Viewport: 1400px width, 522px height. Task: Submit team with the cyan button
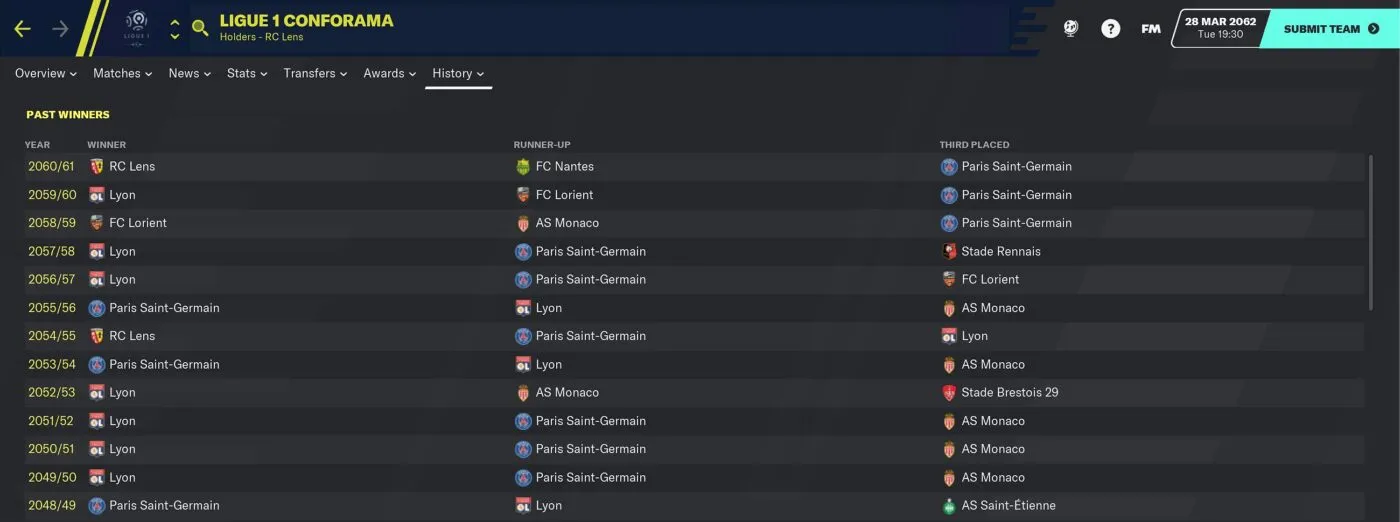(x=1330, y=29)
